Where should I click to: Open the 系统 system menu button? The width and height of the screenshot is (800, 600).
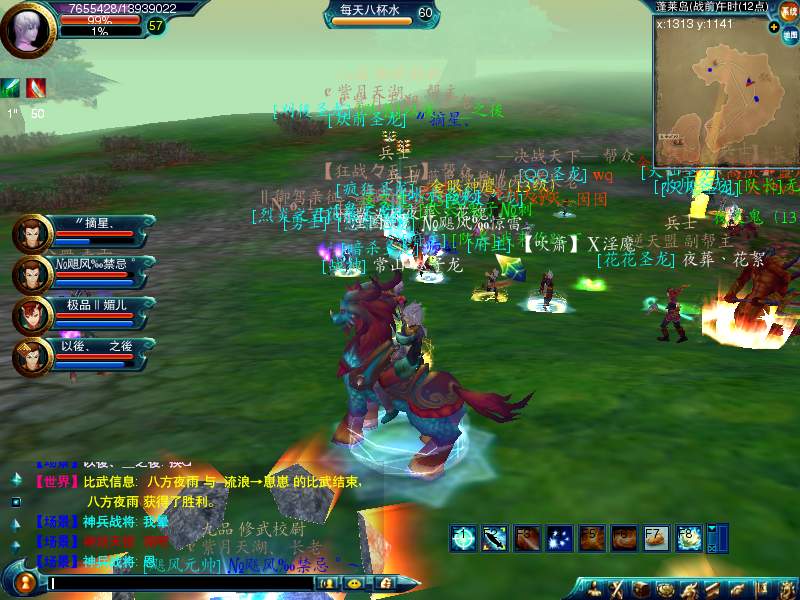pyautogui.click(x=789, y=12)
